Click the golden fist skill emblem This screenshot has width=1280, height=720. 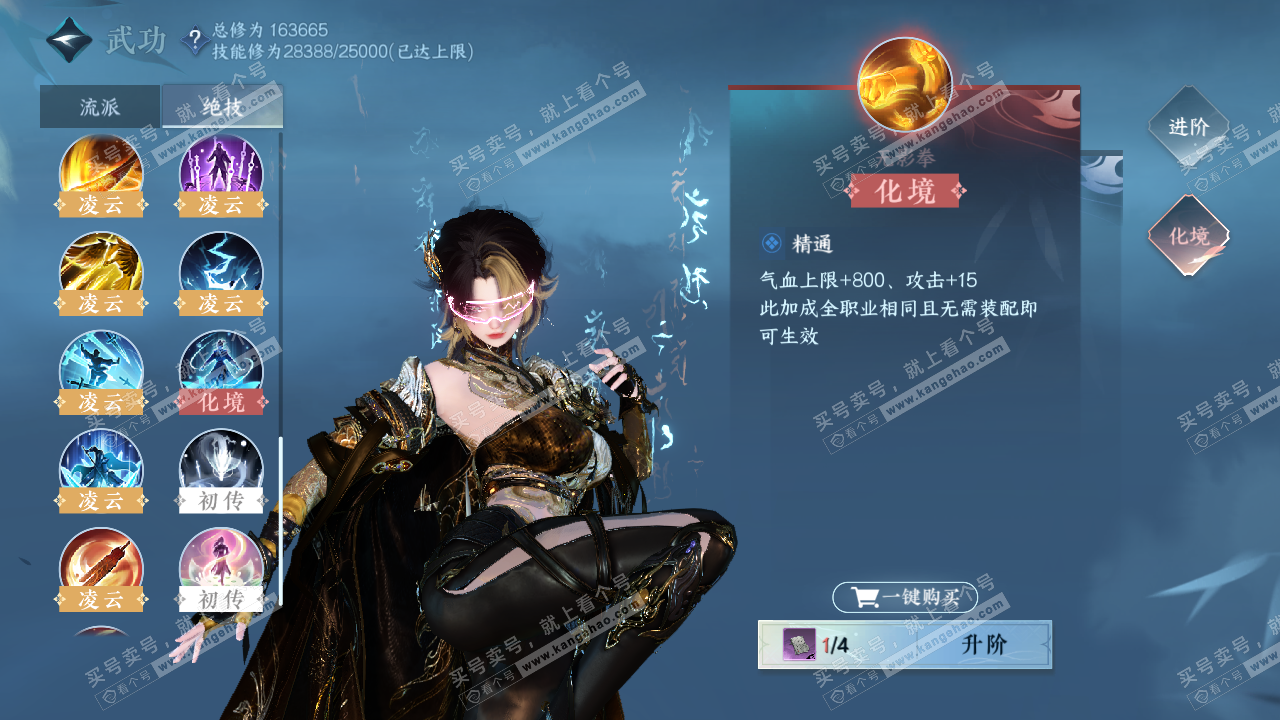point(905,84)
